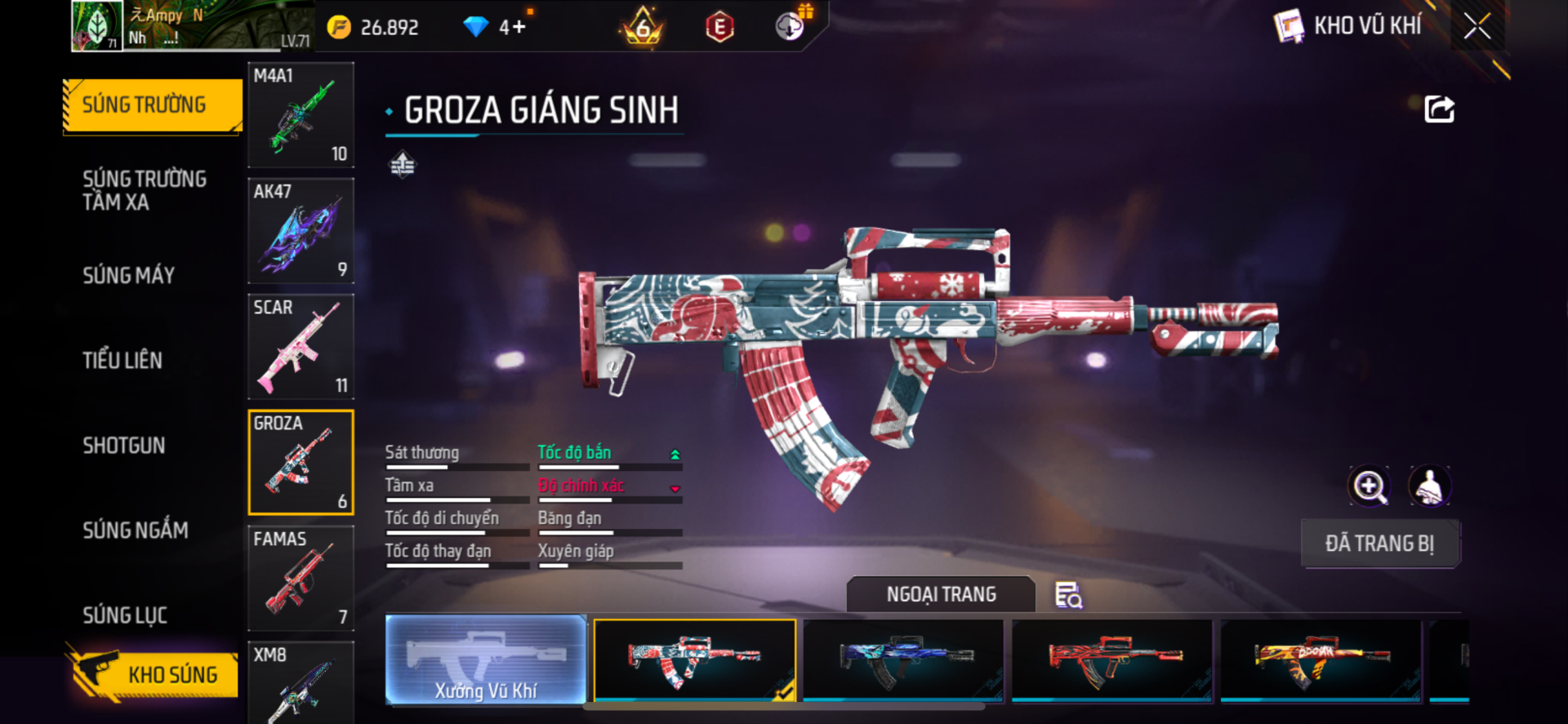
Task: Open the Kho Súng button
Action: tap(155, 674)
